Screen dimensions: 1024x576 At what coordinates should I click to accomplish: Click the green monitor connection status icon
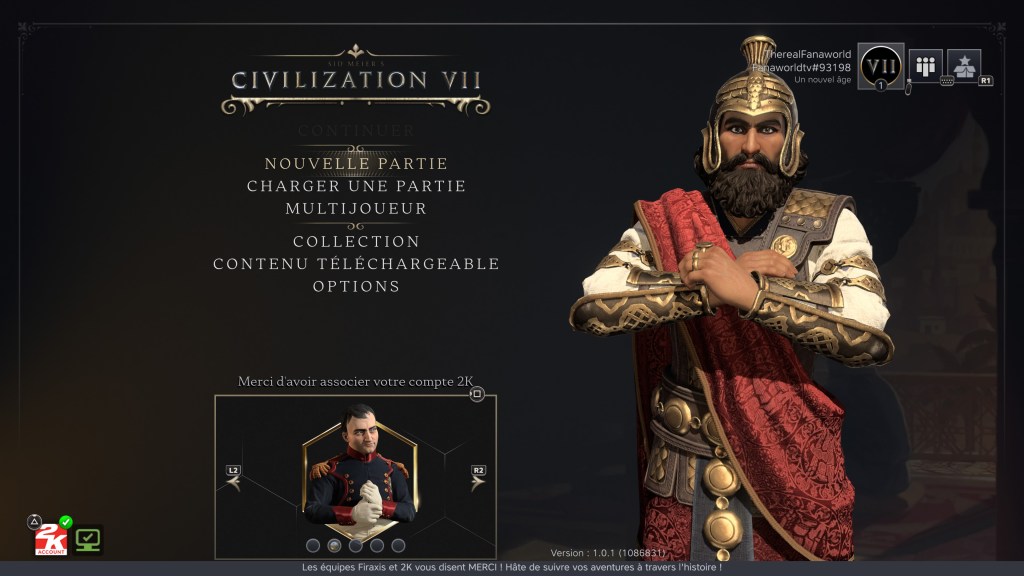pyautogui.click(x=89, y=539)
